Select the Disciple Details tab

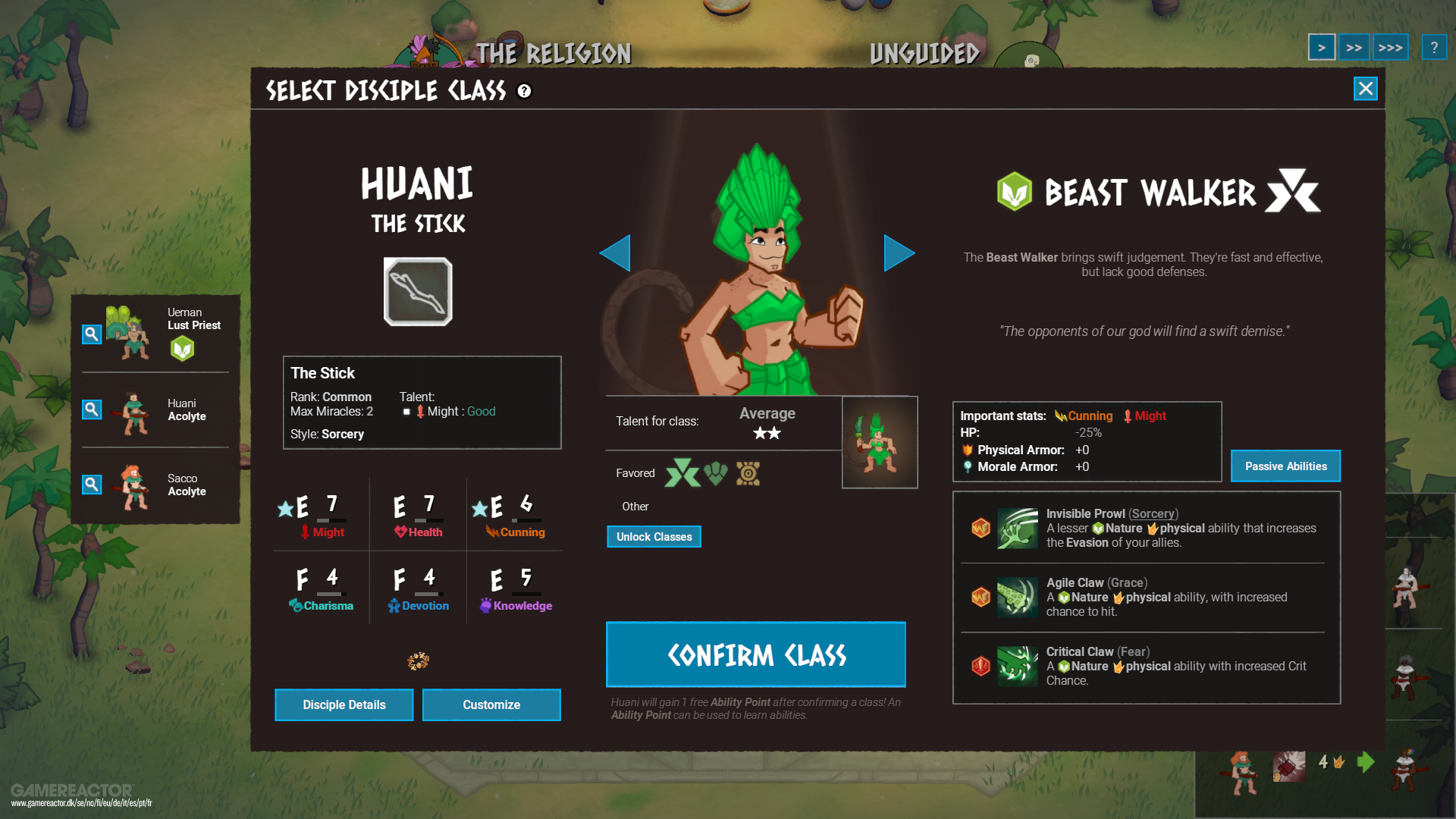click(x=344, y=704)
